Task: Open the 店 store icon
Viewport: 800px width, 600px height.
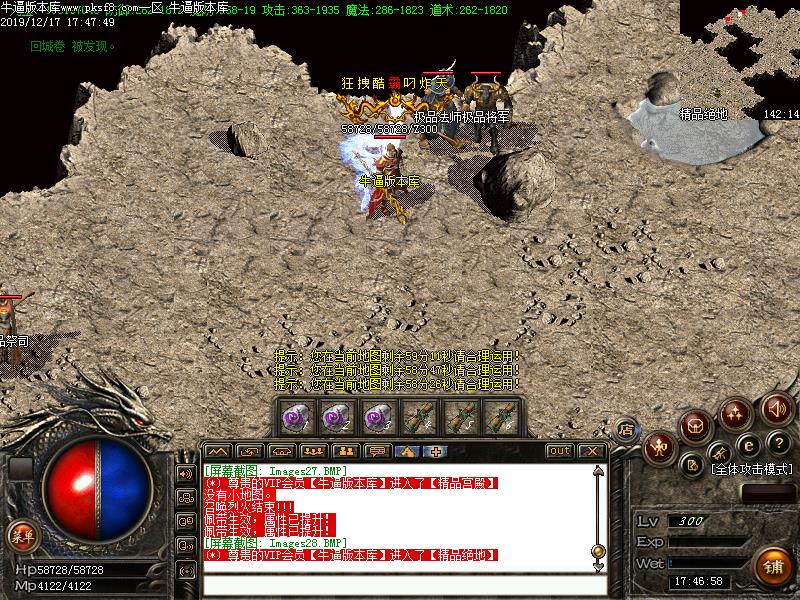Action: tap(627, 429)
